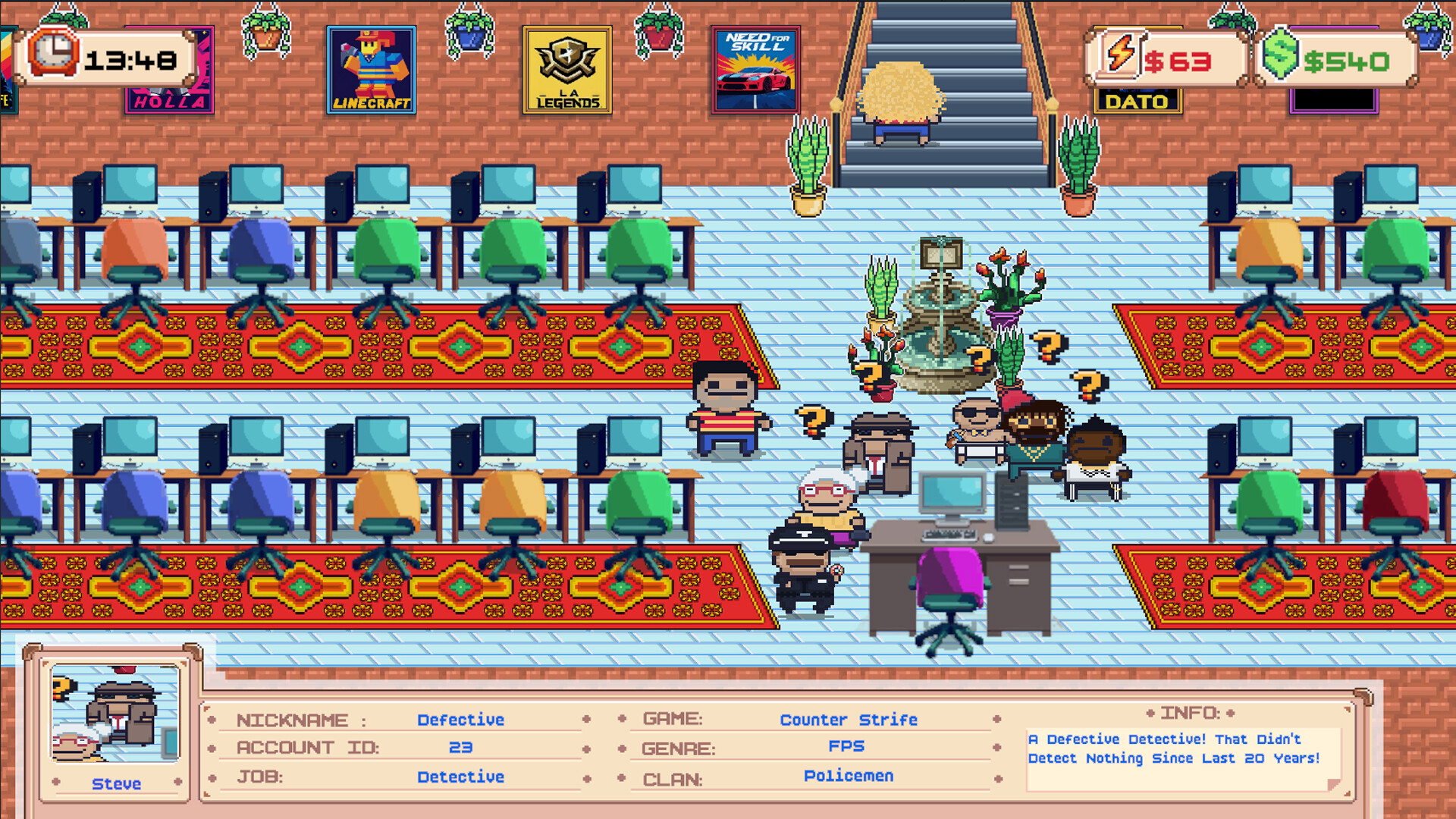Click the potted snake plant beside the stairs
This screenshot has width=1456, height=819.
(x=808, y=163)
